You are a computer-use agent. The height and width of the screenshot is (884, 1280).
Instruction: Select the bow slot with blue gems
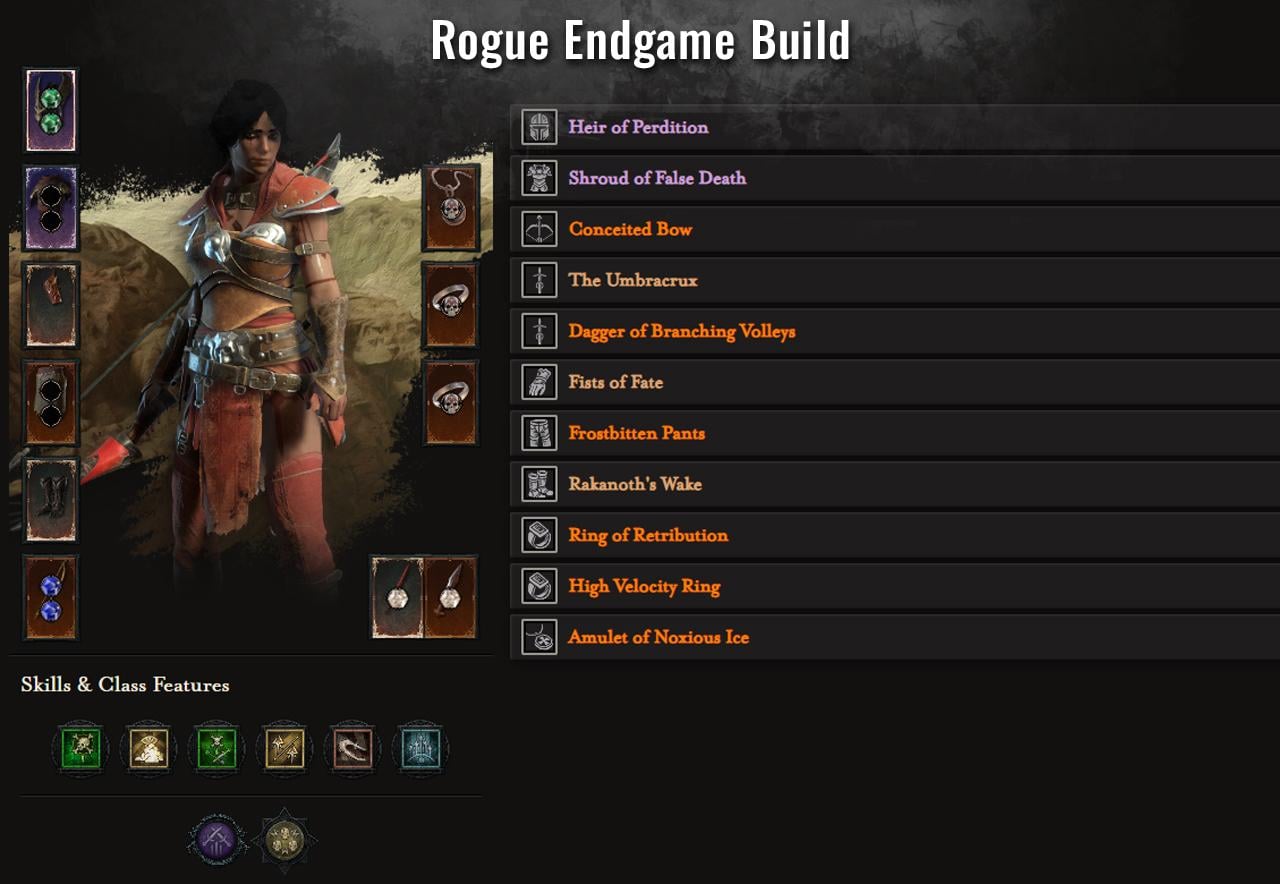pyautogui.click(x=51, y=598)
